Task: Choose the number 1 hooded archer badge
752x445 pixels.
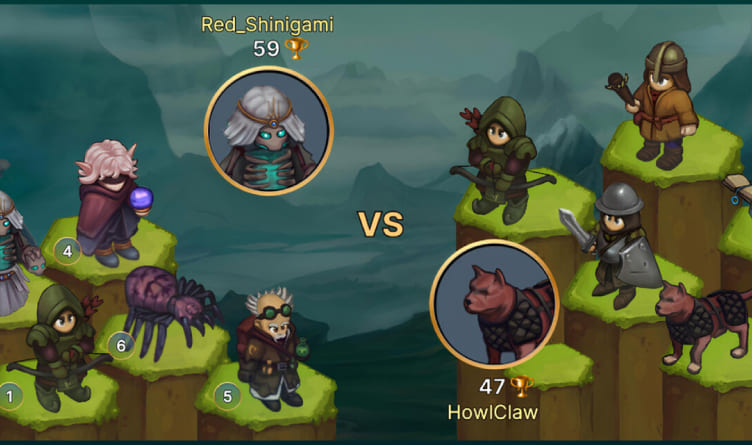Action: click(11, 396)
